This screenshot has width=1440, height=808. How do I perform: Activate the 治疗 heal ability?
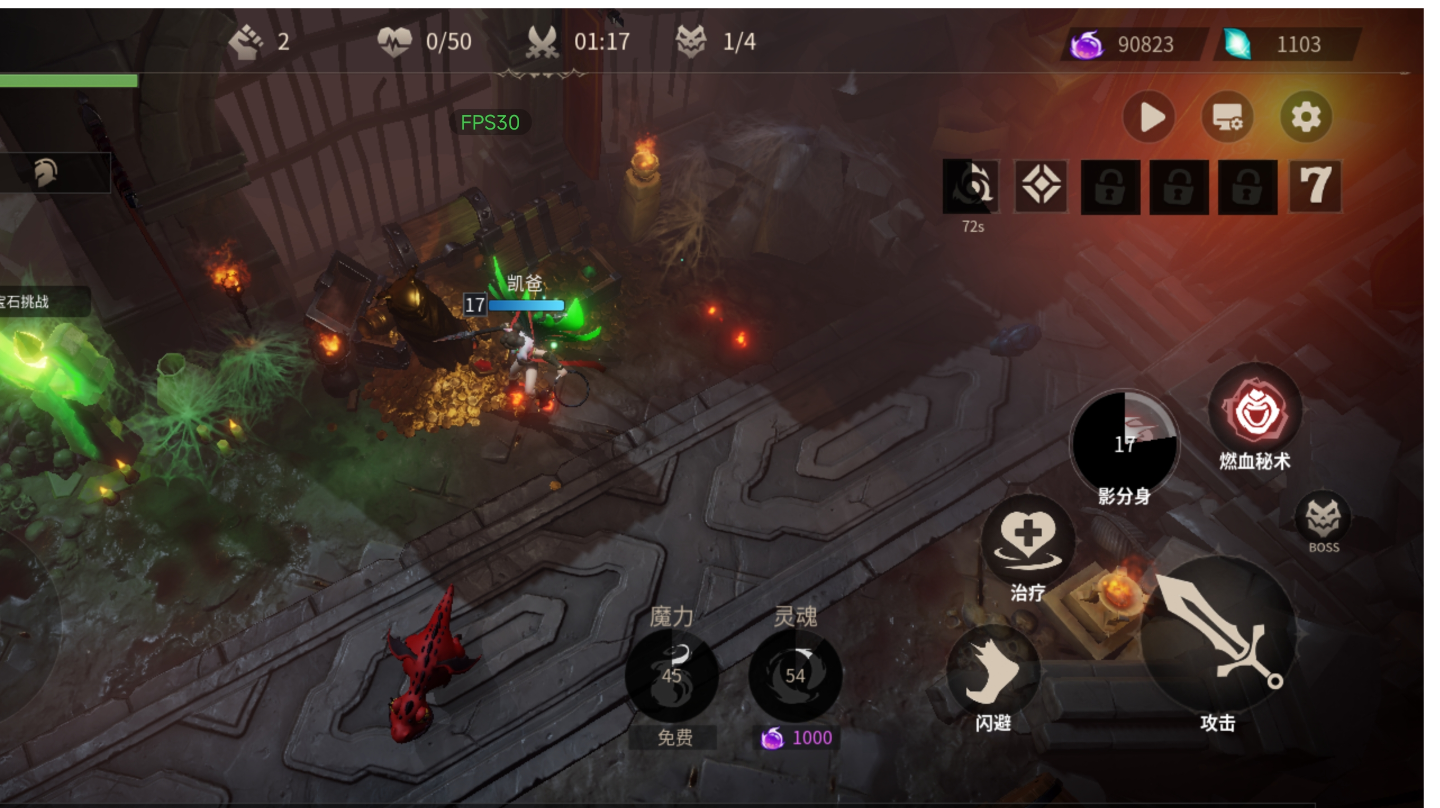coord(1028,540)
